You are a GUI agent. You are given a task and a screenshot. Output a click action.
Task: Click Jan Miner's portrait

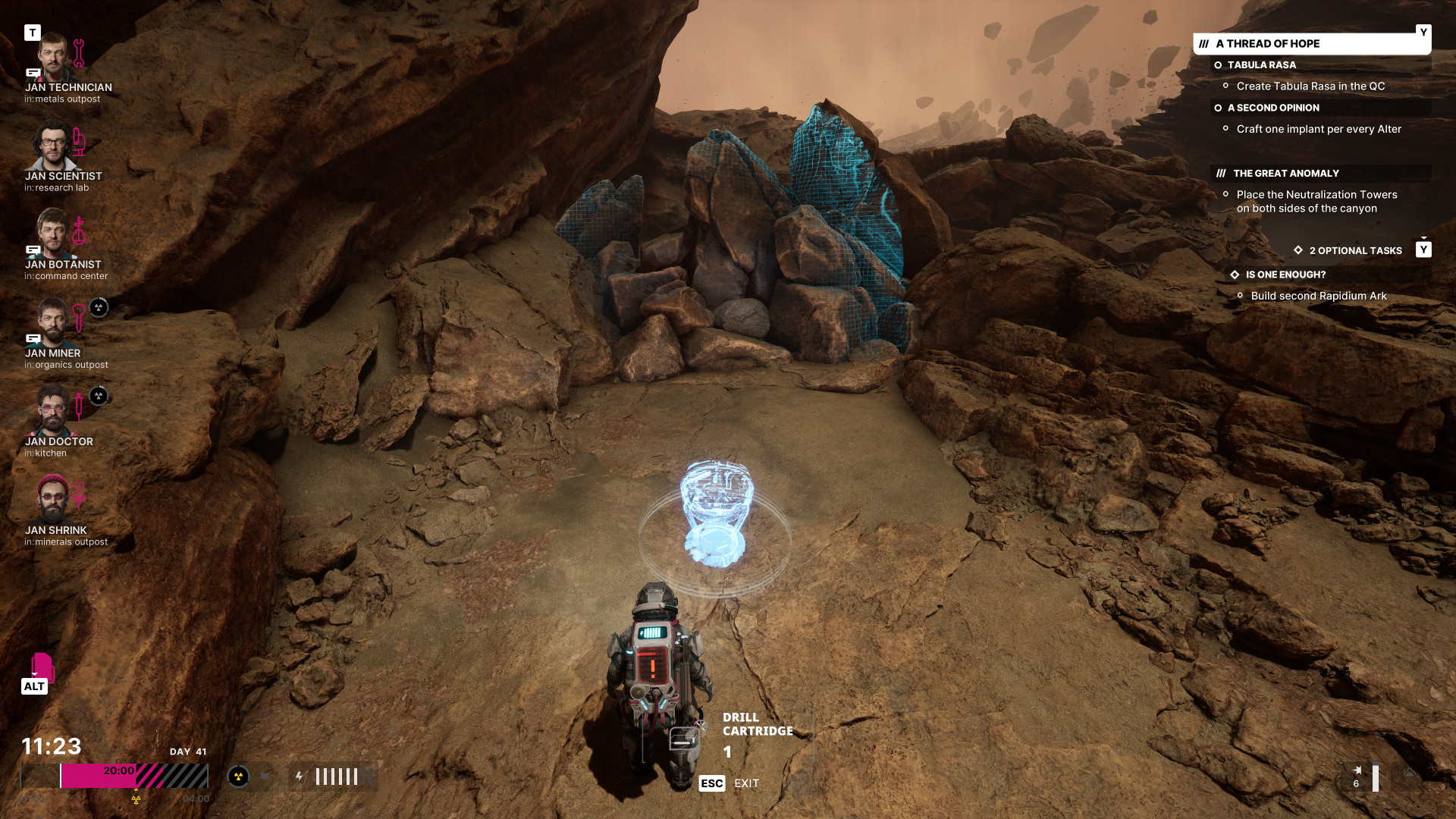tap(52, 322)
